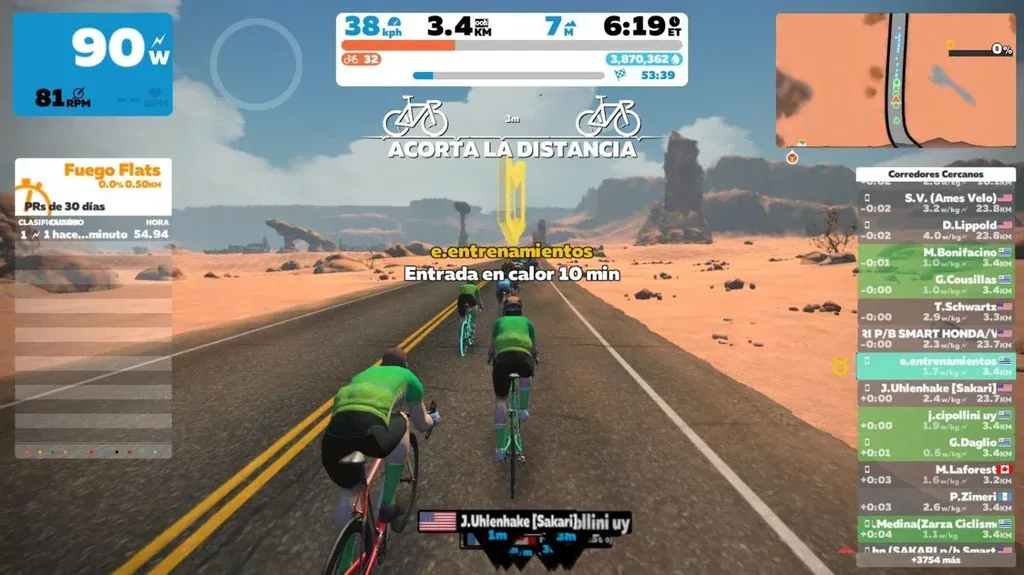Viewport: 1024px width, 575px height.
Task: Choose D.Lippold in the riders list
Action: coord(935,230)
